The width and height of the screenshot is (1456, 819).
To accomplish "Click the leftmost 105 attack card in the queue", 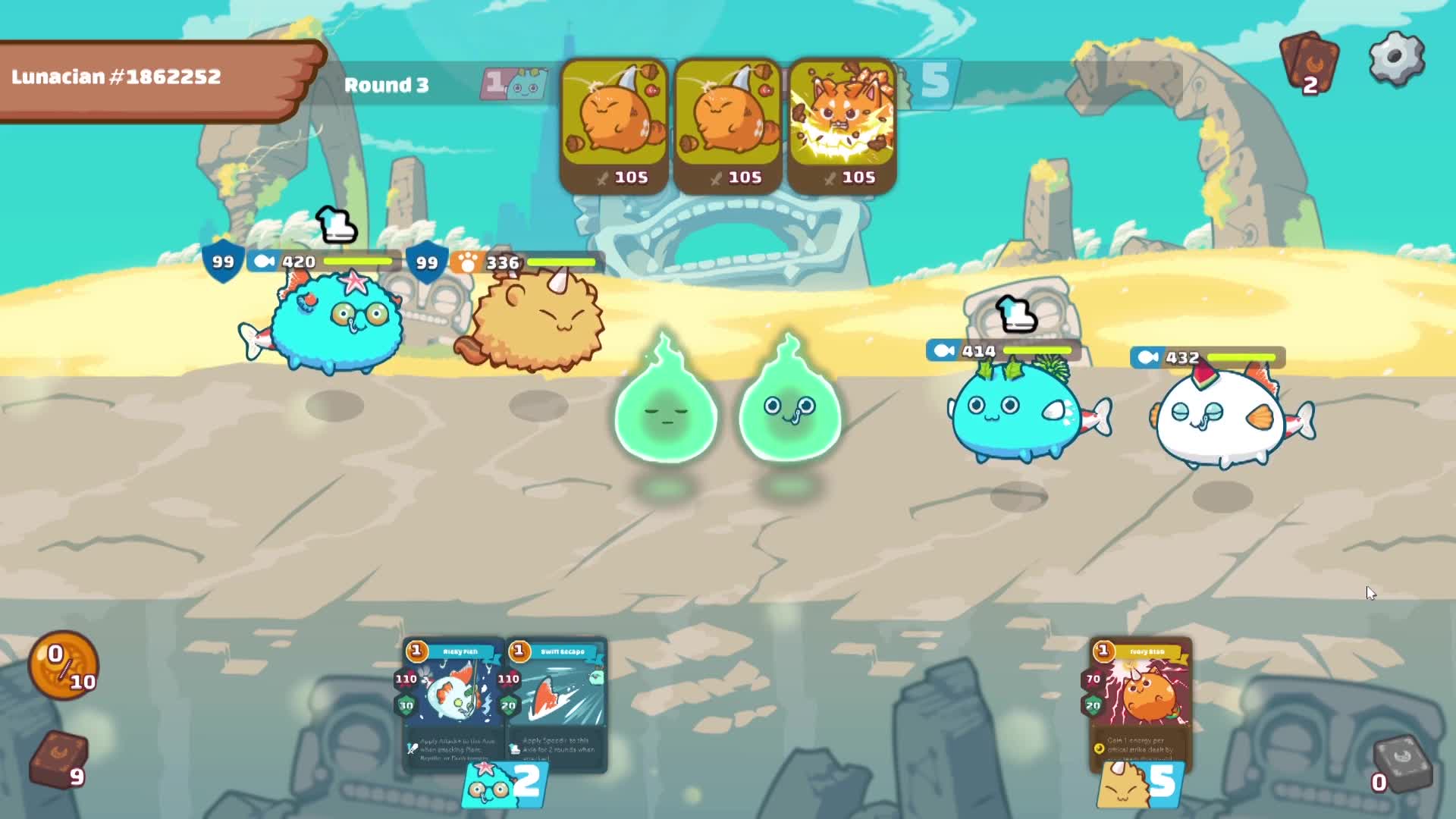I will (x=616, y=121).
